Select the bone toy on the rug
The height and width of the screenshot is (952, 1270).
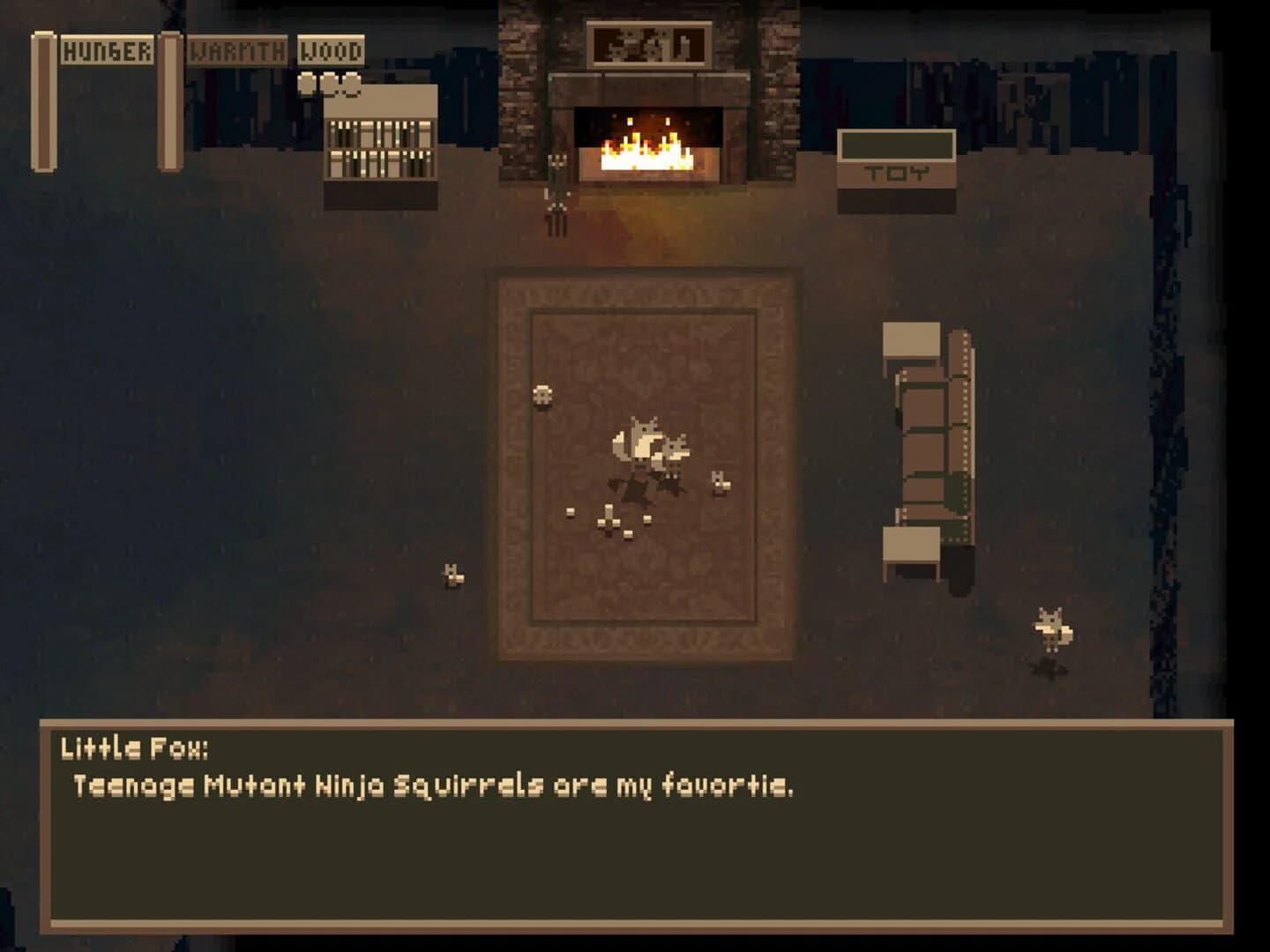[609, 520]
